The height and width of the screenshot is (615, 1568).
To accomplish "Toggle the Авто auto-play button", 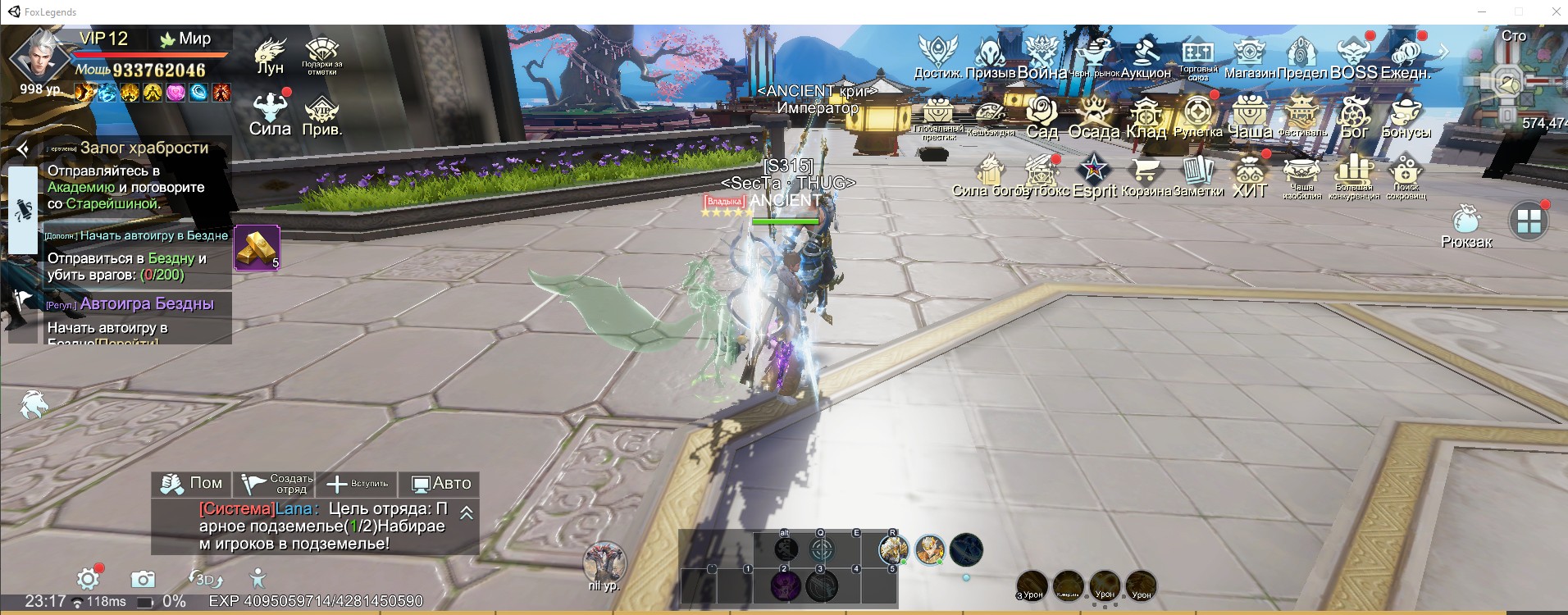I will (x=440, y=484).
